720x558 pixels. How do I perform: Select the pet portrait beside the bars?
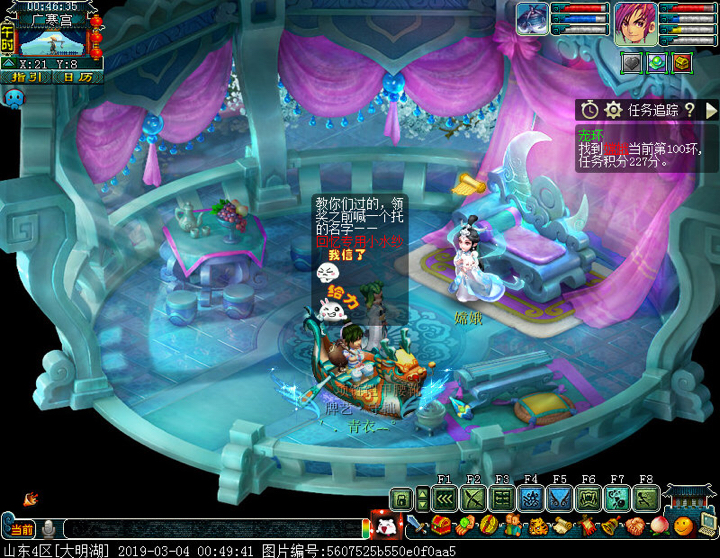(x=531, y=19)
